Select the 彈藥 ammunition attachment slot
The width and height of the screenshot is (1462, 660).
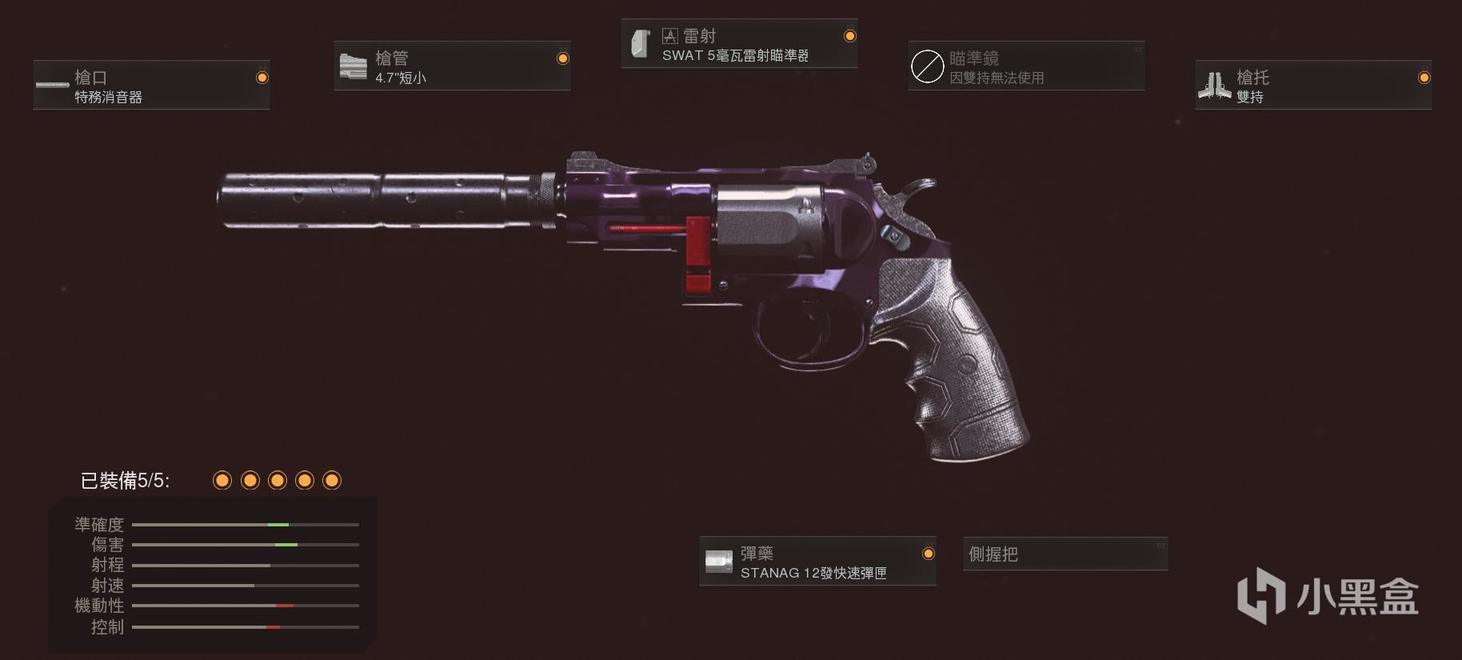(817, 561)
